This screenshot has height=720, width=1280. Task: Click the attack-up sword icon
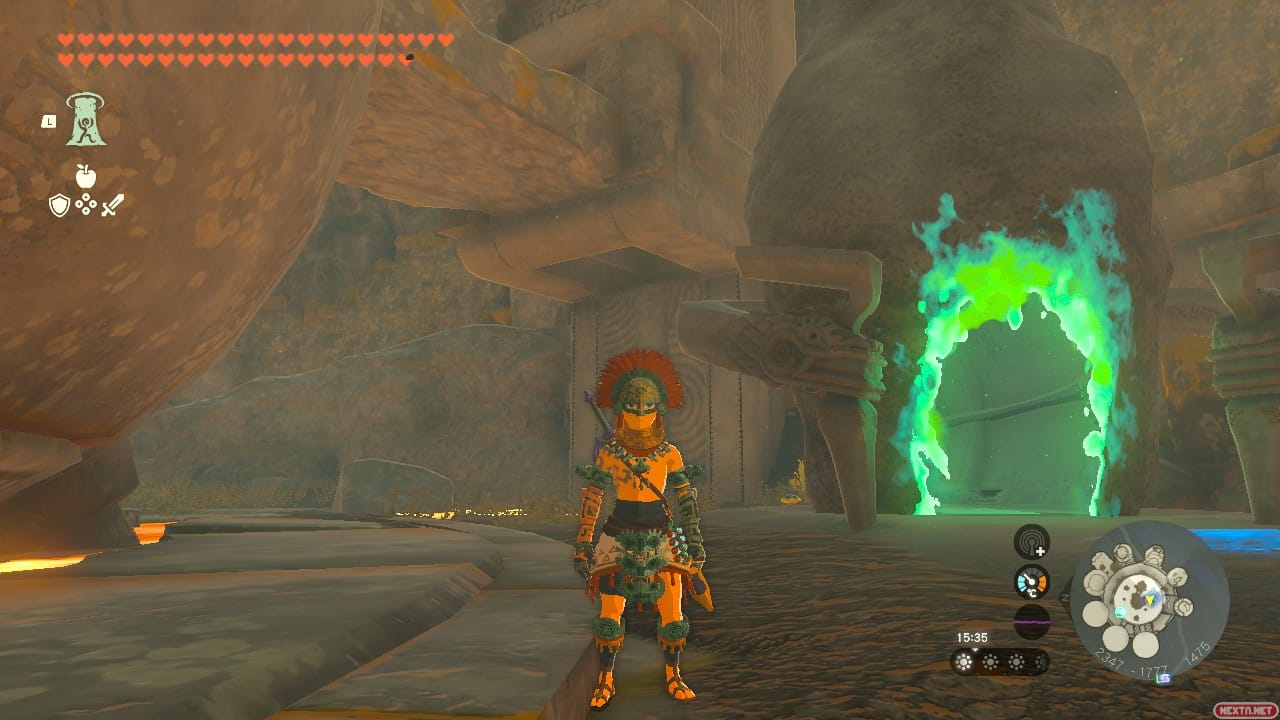point(113,206)
